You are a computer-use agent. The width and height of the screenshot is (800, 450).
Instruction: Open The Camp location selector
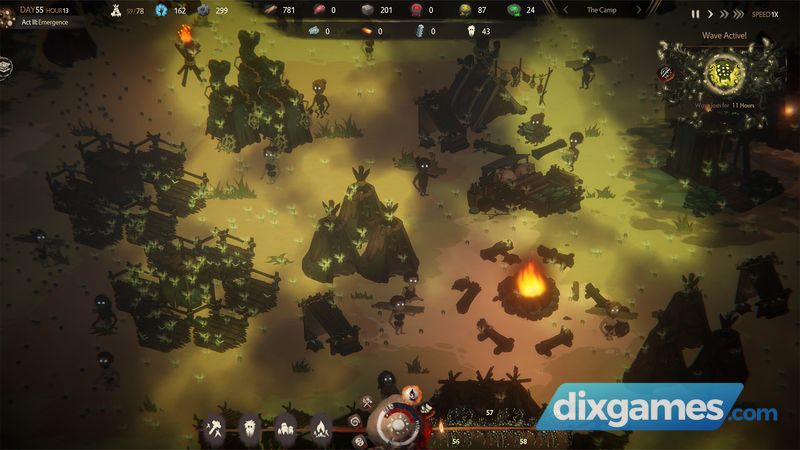[601, 10]
